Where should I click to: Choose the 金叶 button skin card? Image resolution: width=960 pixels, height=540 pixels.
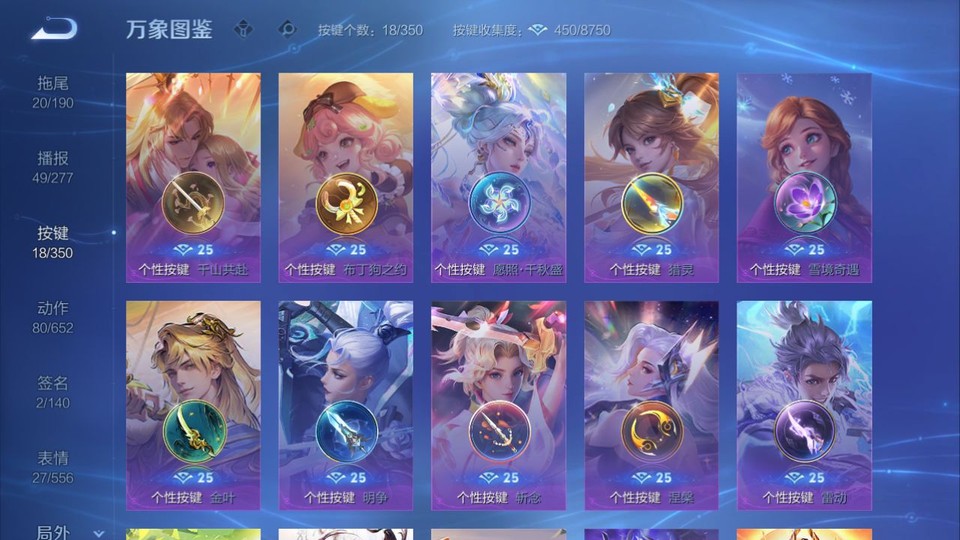coord(193,405)
